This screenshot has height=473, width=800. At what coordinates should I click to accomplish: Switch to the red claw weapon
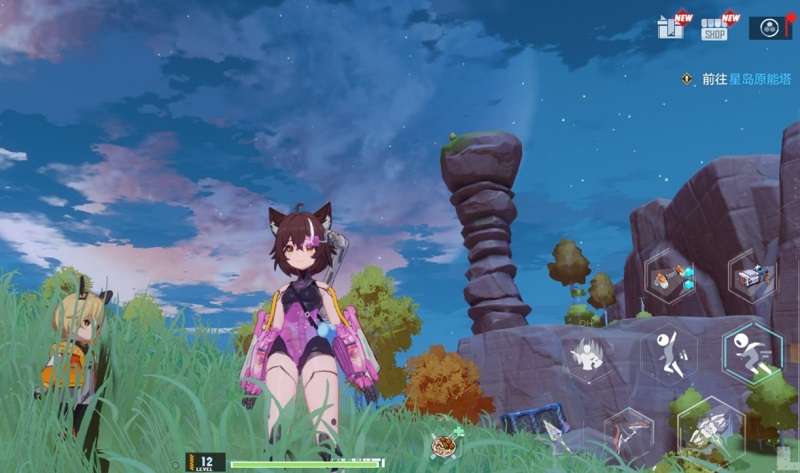(x=629, y=433)
